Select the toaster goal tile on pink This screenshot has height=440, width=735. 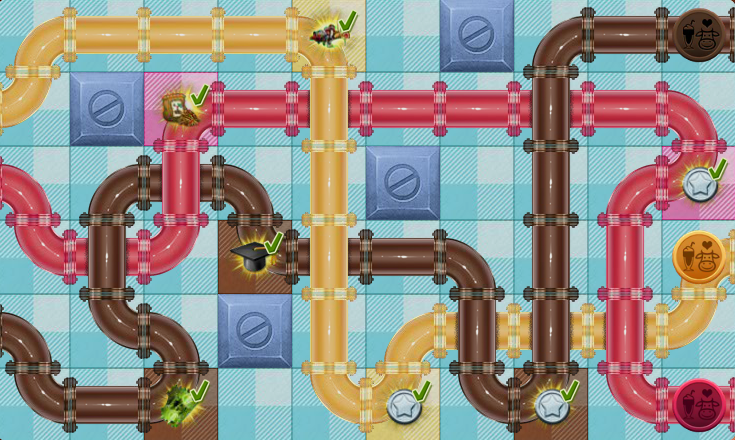click(x=180, y=108)
